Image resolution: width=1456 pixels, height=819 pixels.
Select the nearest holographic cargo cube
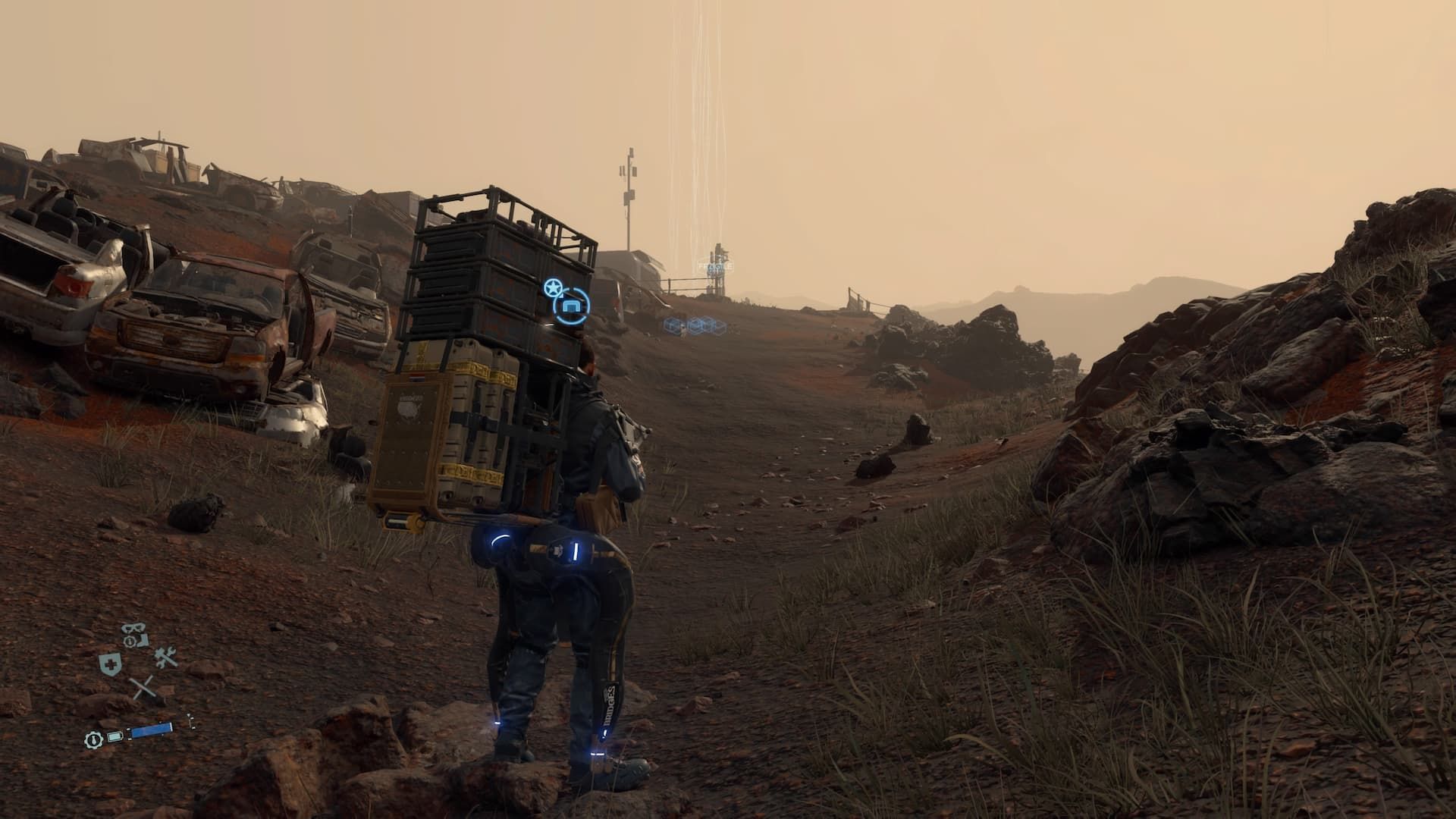[x=673, y=325]
